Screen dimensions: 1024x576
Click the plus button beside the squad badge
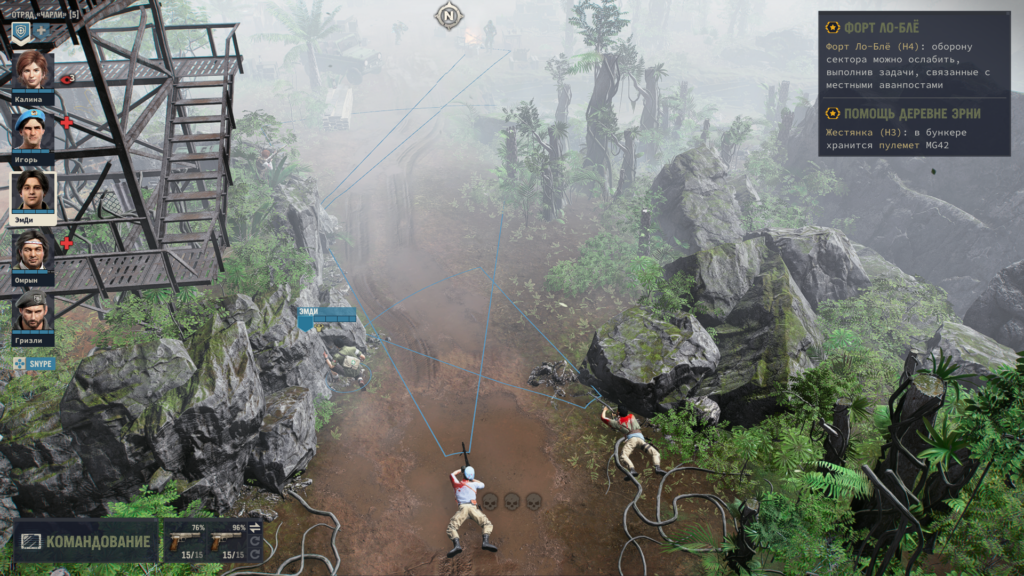click(43, 32)
